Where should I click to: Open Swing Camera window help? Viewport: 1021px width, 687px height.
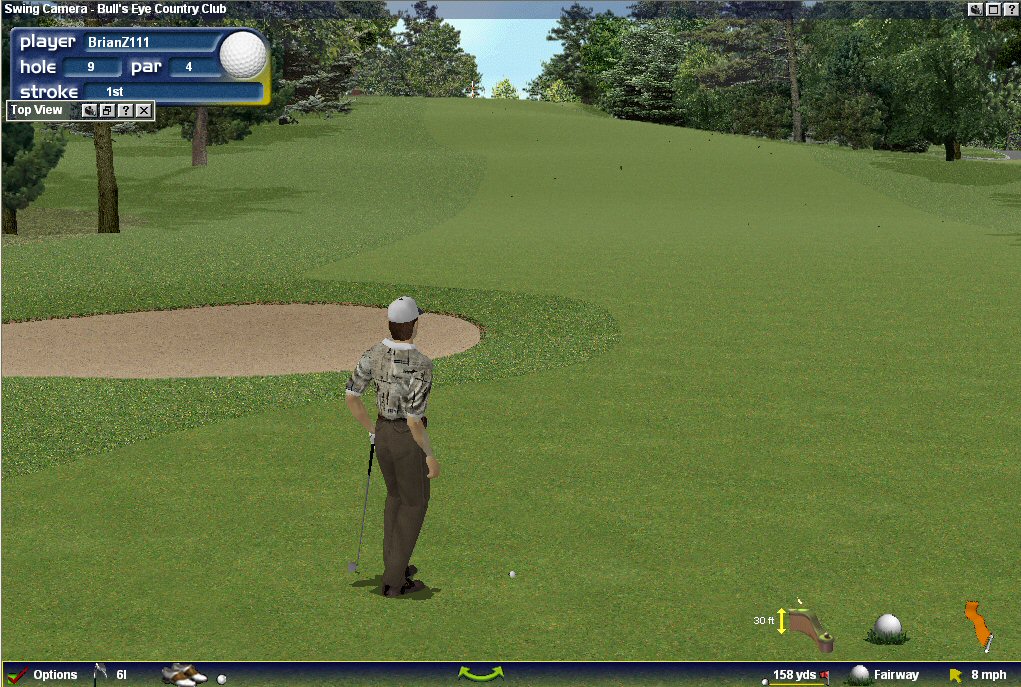(x=1011, y=9)
